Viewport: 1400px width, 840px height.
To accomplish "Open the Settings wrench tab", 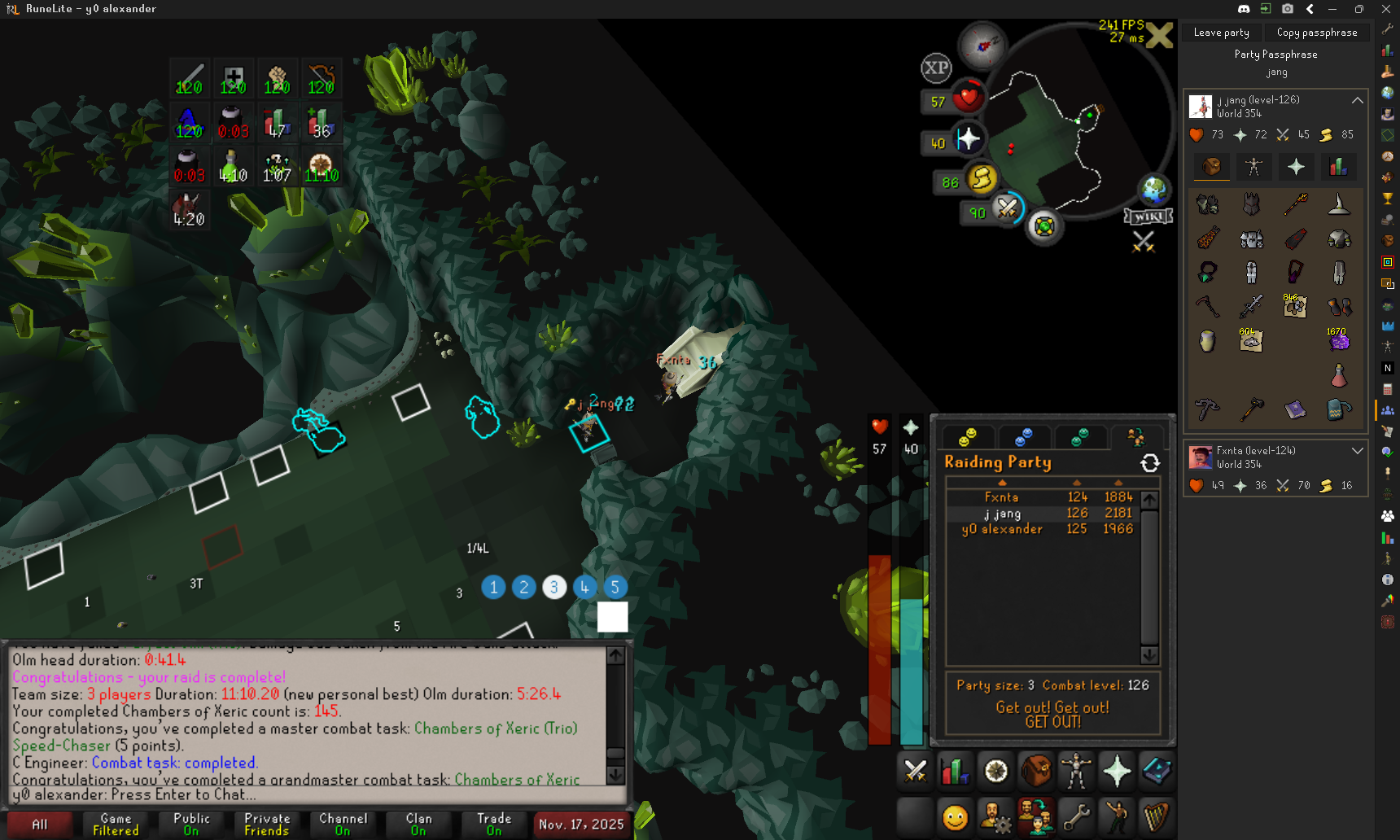I will tap(1076, 816).
